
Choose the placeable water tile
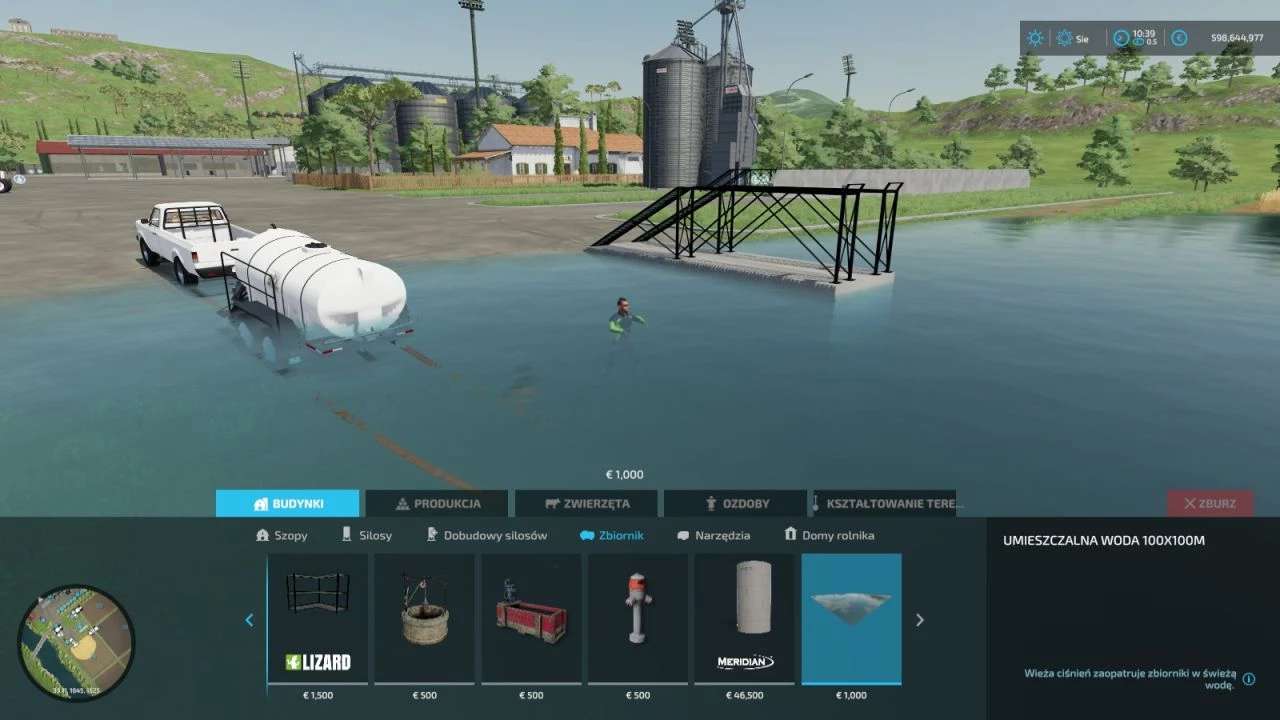pos(852,618)
